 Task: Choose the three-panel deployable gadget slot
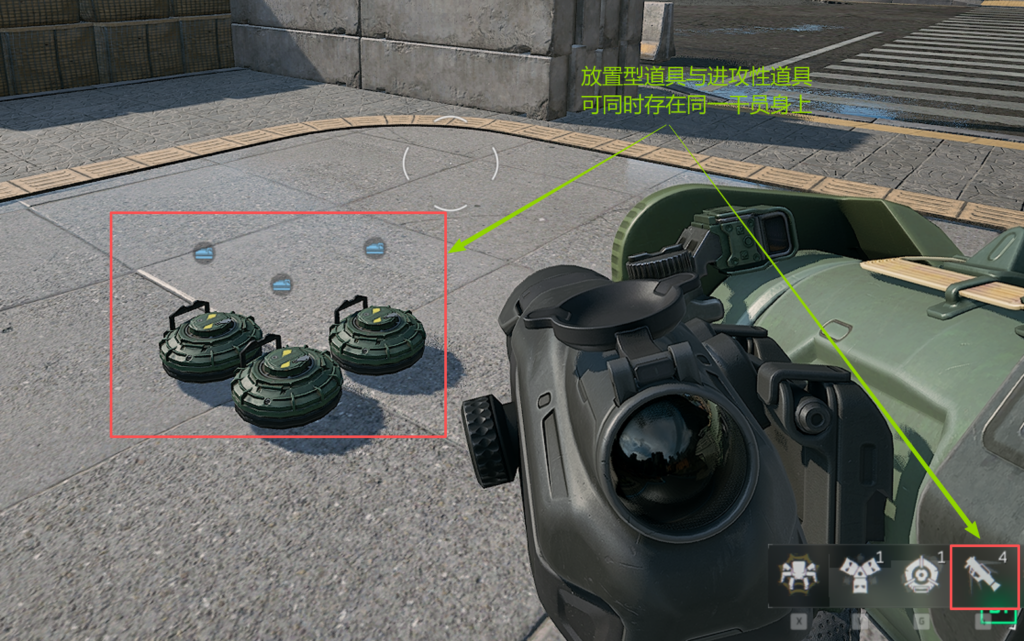point(860,578)
